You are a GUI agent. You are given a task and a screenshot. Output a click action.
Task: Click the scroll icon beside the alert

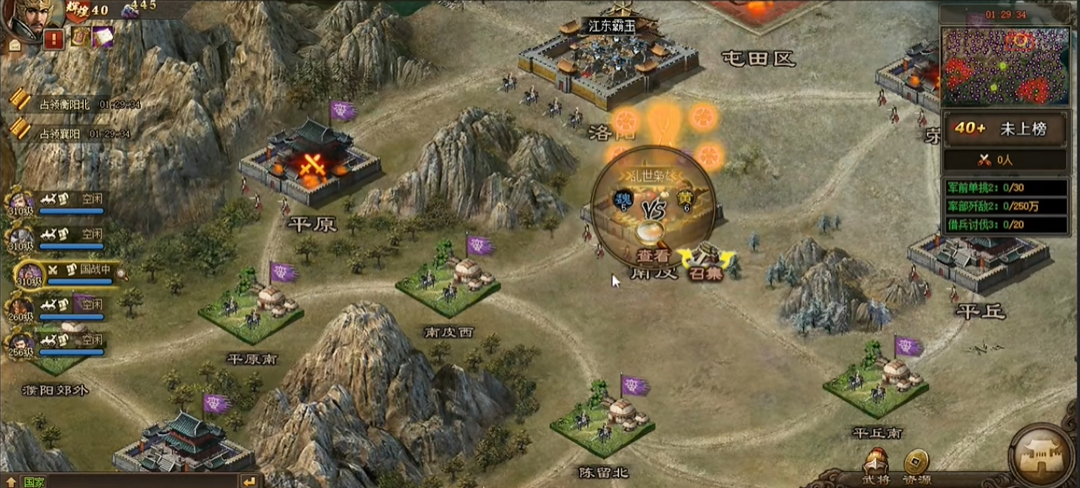coord(78,37)
